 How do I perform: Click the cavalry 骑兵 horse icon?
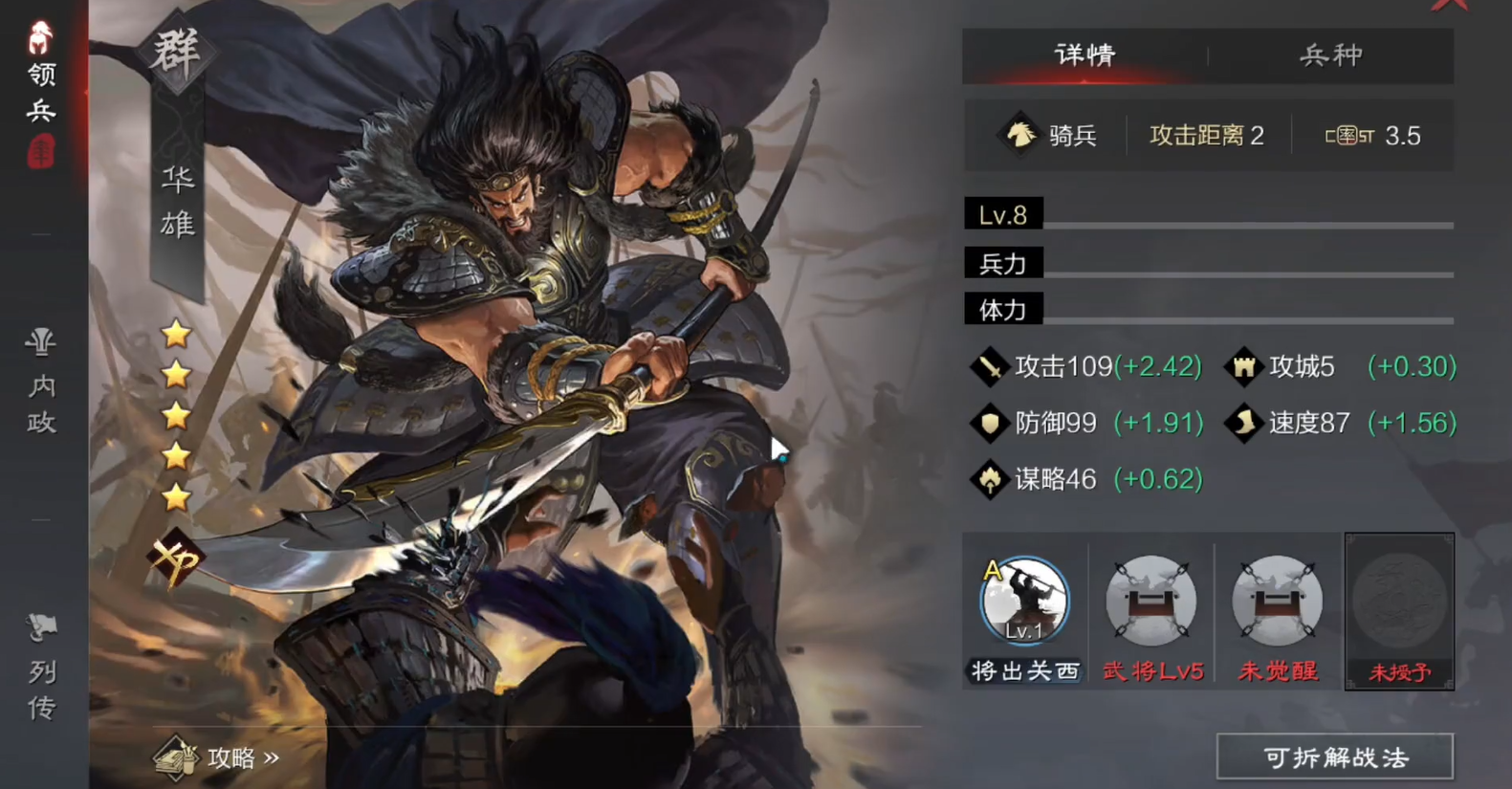click(x=1019, y=135)
